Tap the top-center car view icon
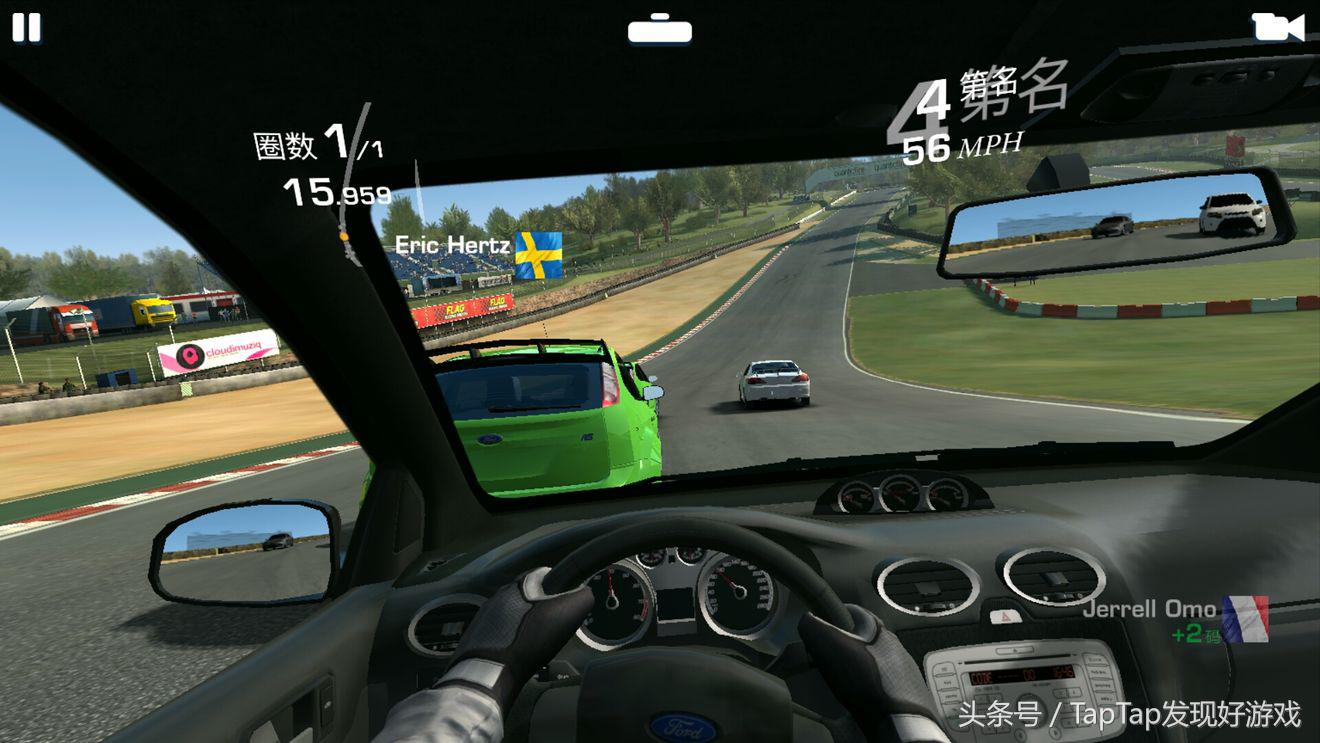Viewport: 1320px width, 743px height. coord(659,29)
